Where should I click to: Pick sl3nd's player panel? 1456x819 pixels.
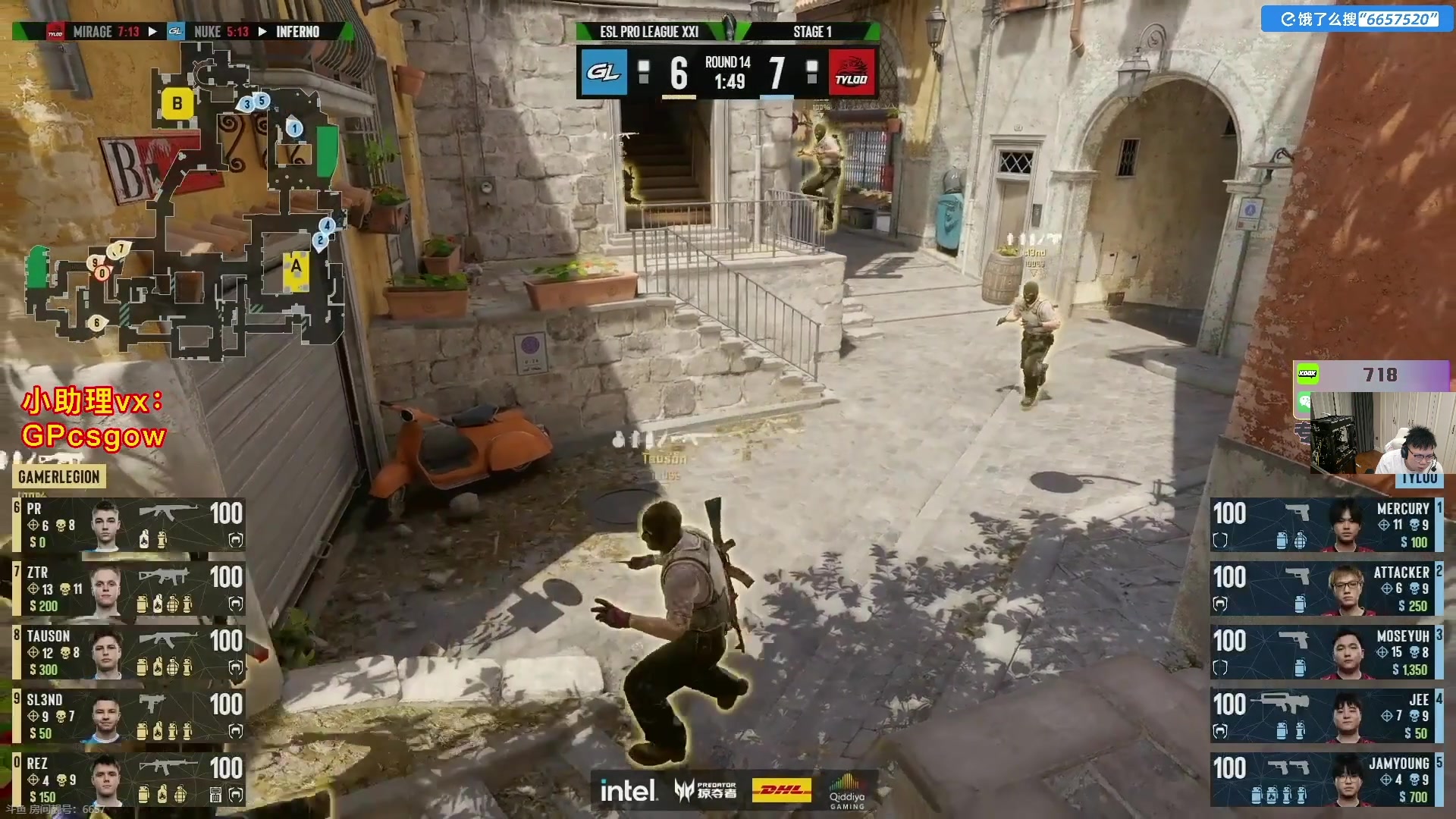pyautogui.click(x=129, y=716)
